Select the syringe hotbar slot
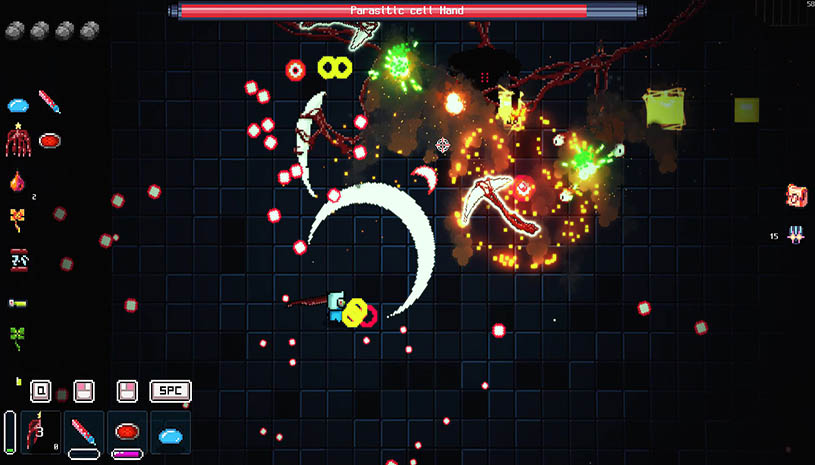Viewport: 815px width, 465px height. tap(84, 432)
